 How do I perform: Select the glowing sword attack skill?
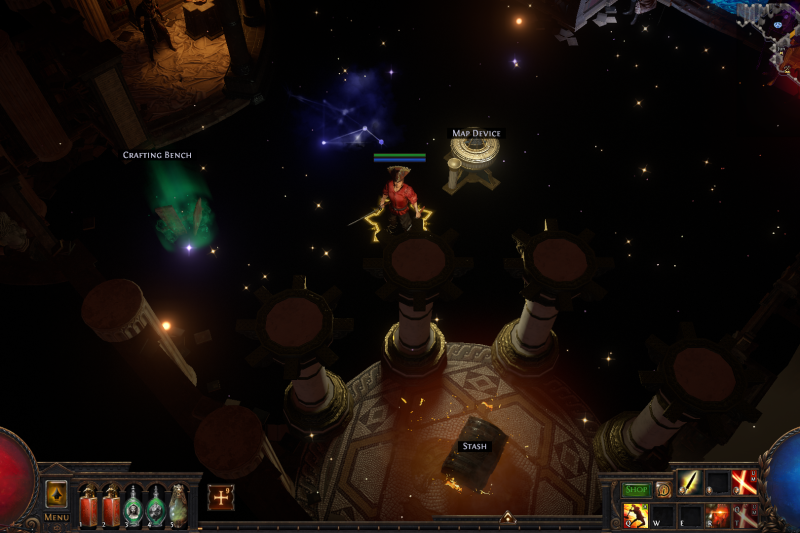691,483
